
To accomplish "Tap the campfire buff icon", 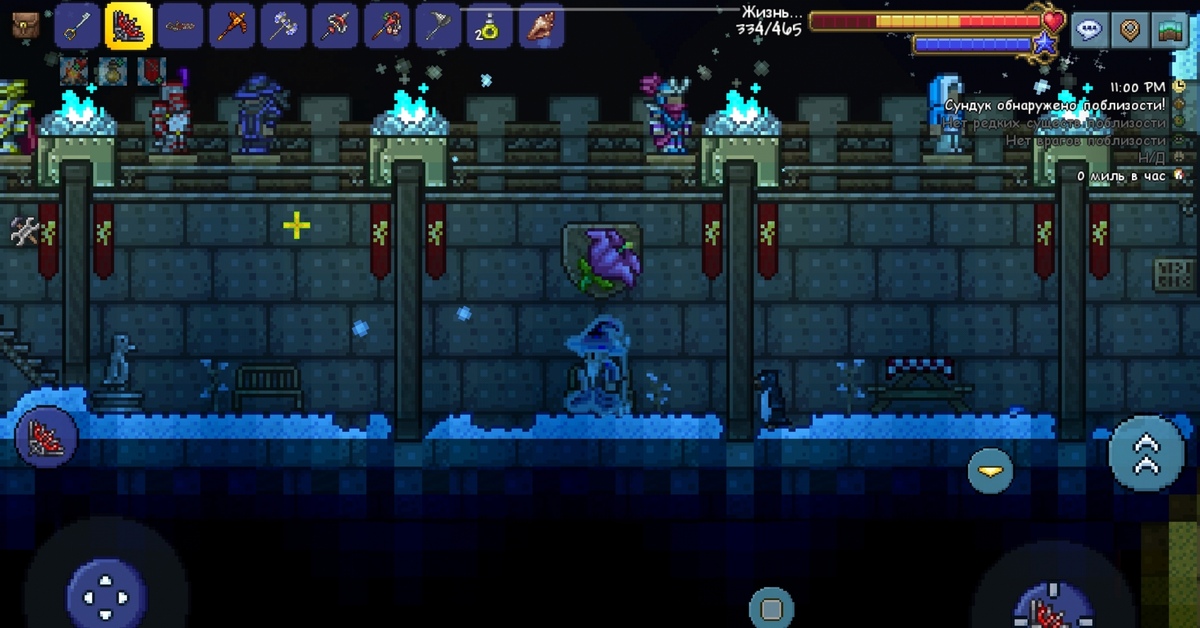I will [x=73, y=71].
